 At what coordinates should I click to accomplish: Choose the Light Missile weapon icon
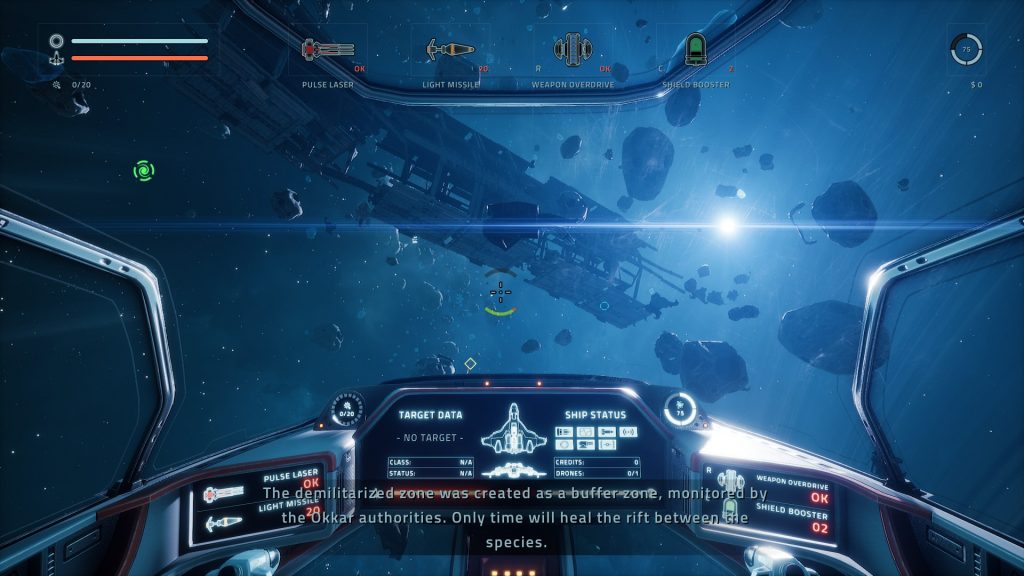pos(449,48)
